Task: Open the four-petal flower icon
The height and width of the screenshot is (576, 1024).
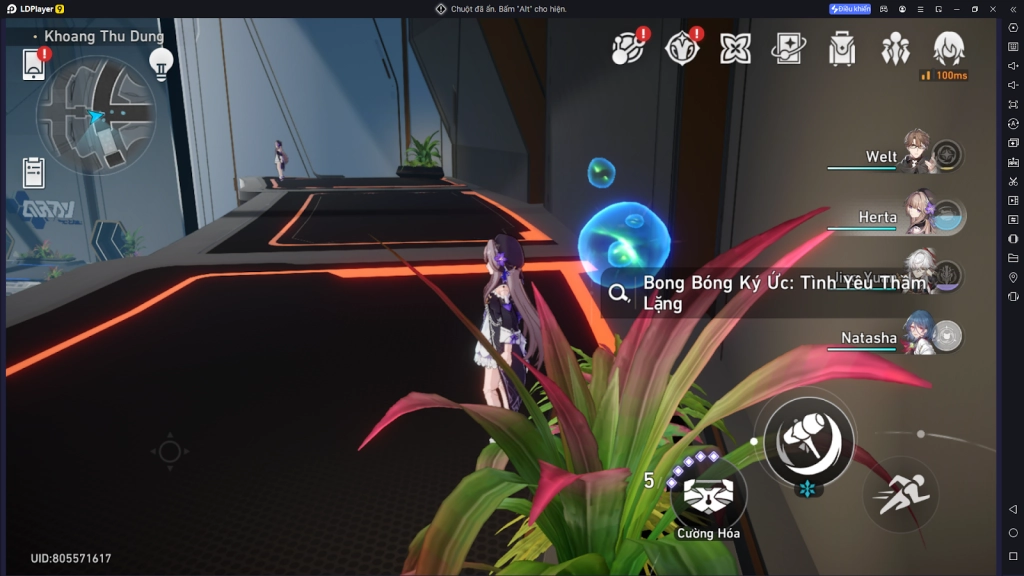Action: click(x=736, y=48)
